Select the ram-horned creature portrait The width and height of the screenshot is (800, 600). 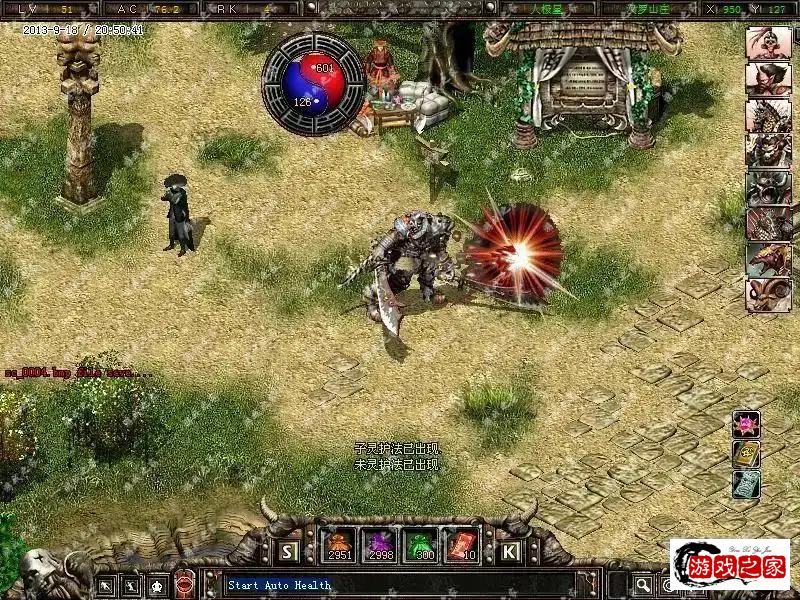tap(767, 295)
